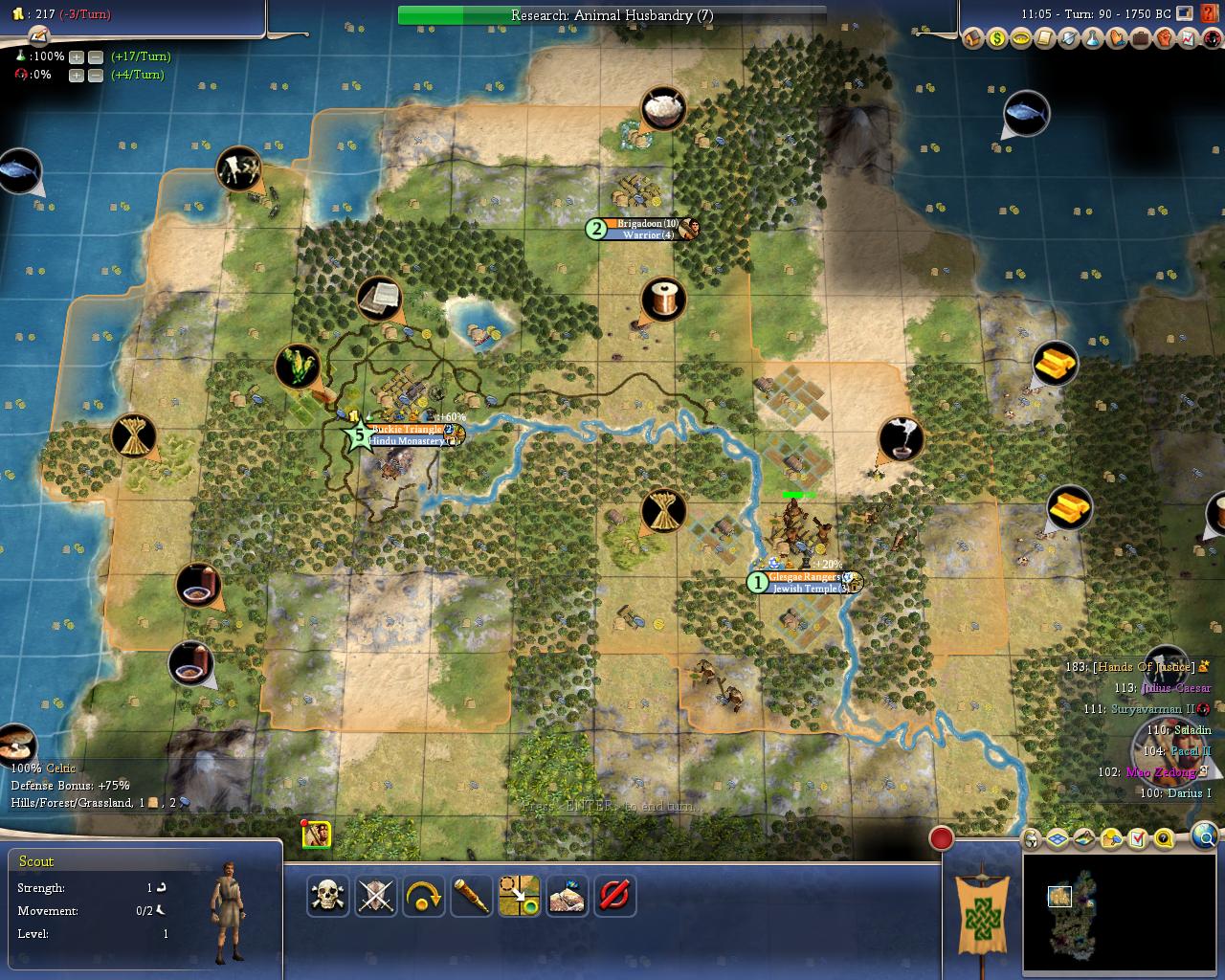
Task: Activate the Explore spyglass command
Action: pos(472,896)
